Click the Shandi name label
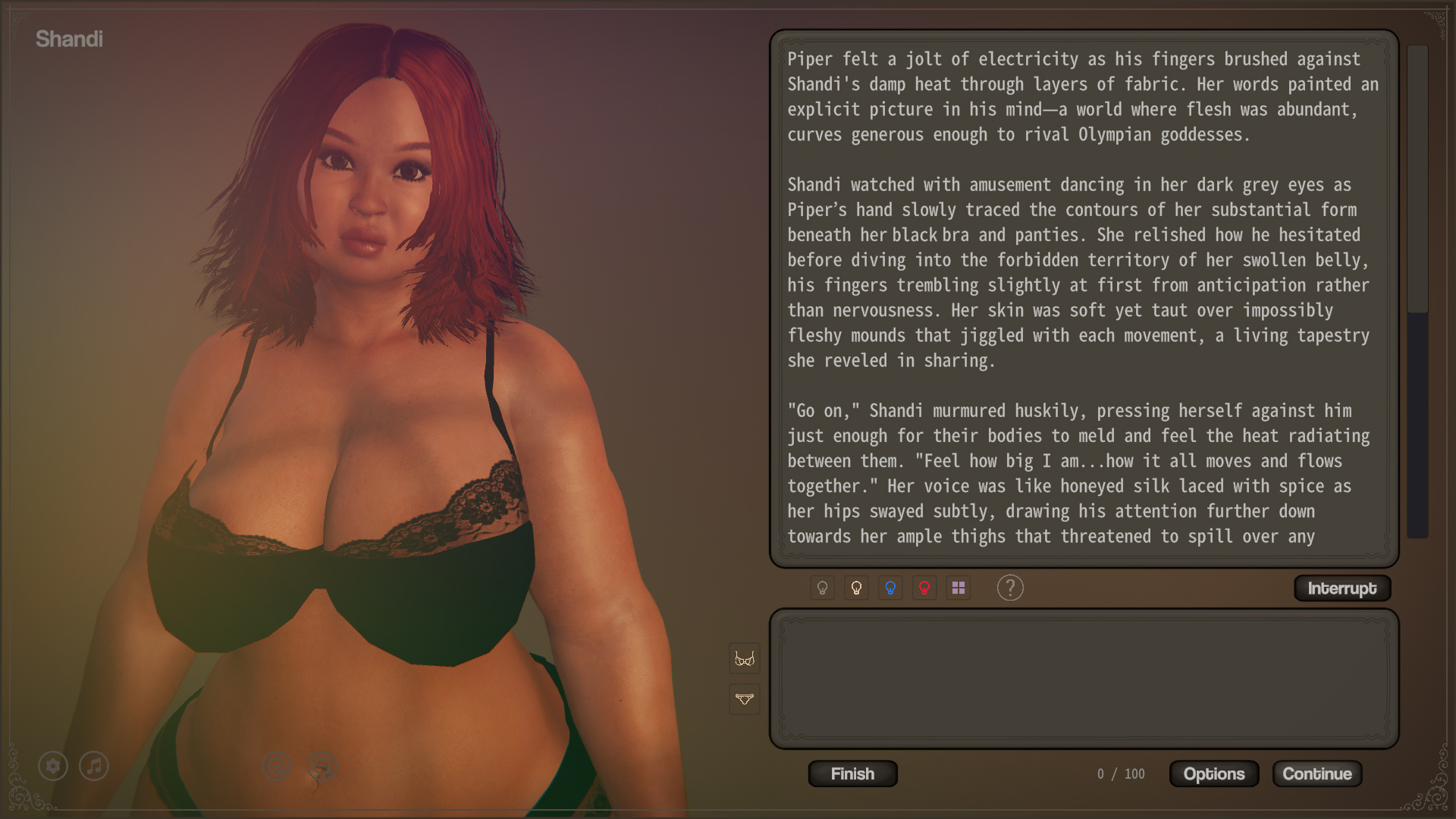 [x=70, y=39]
